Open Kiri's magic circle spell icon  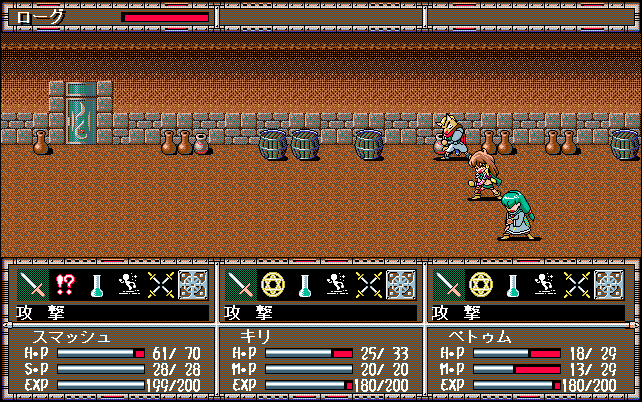click(273, 285)
